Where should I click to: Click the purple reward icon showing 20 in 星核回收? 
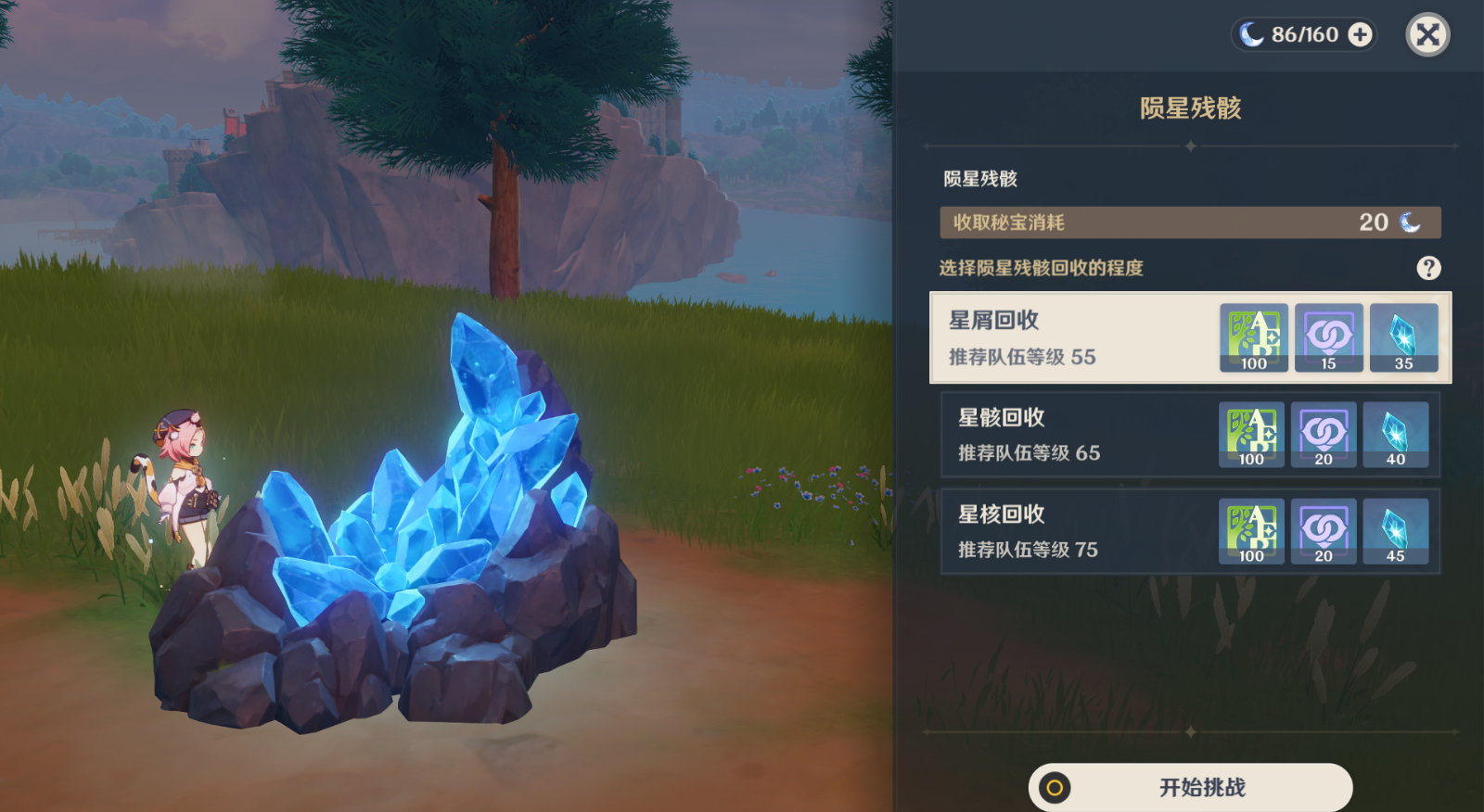pyautogui.click(x=1324, y=531)
